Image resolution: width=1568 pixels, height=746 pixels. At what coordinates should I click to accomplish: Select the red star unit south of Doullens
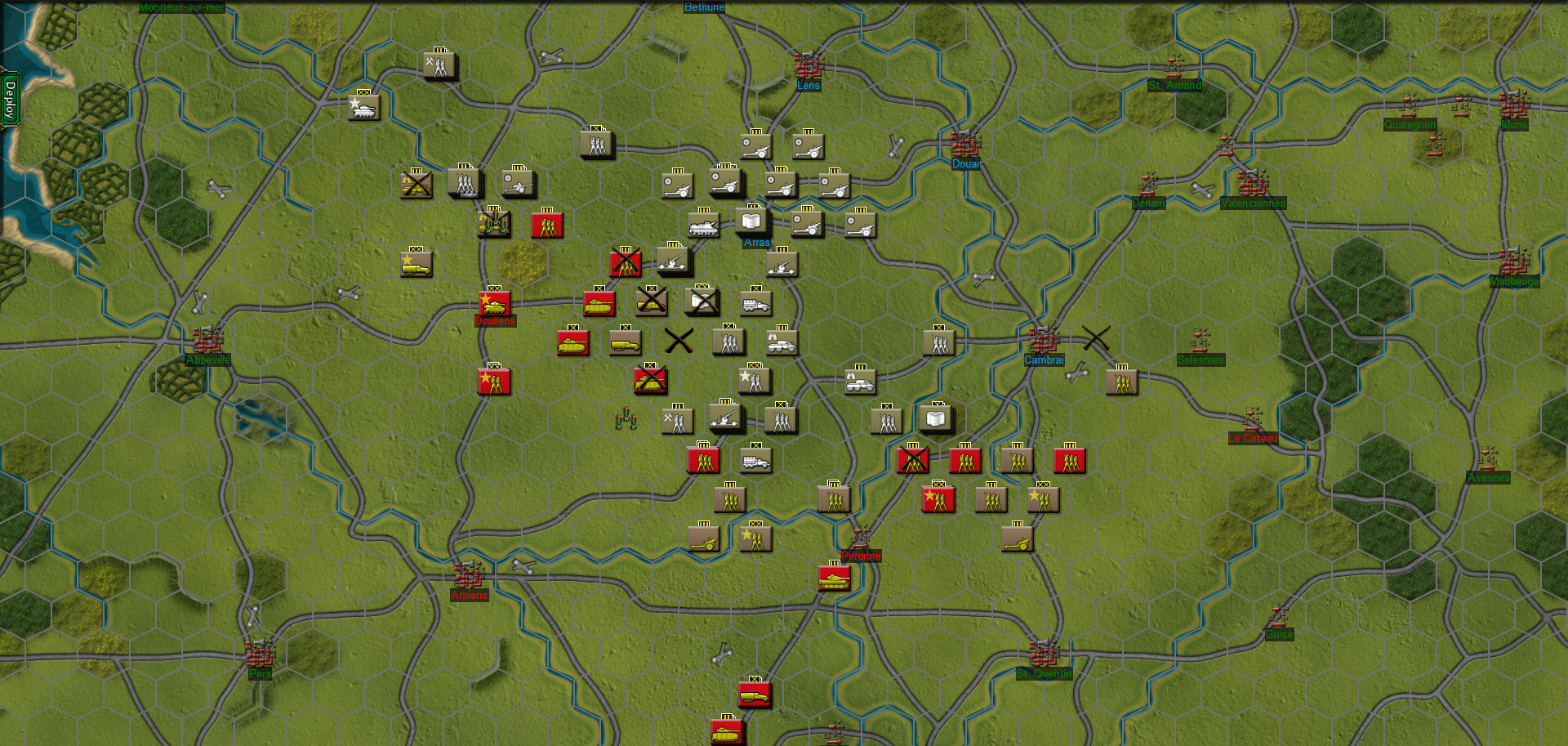click(493, 380)
